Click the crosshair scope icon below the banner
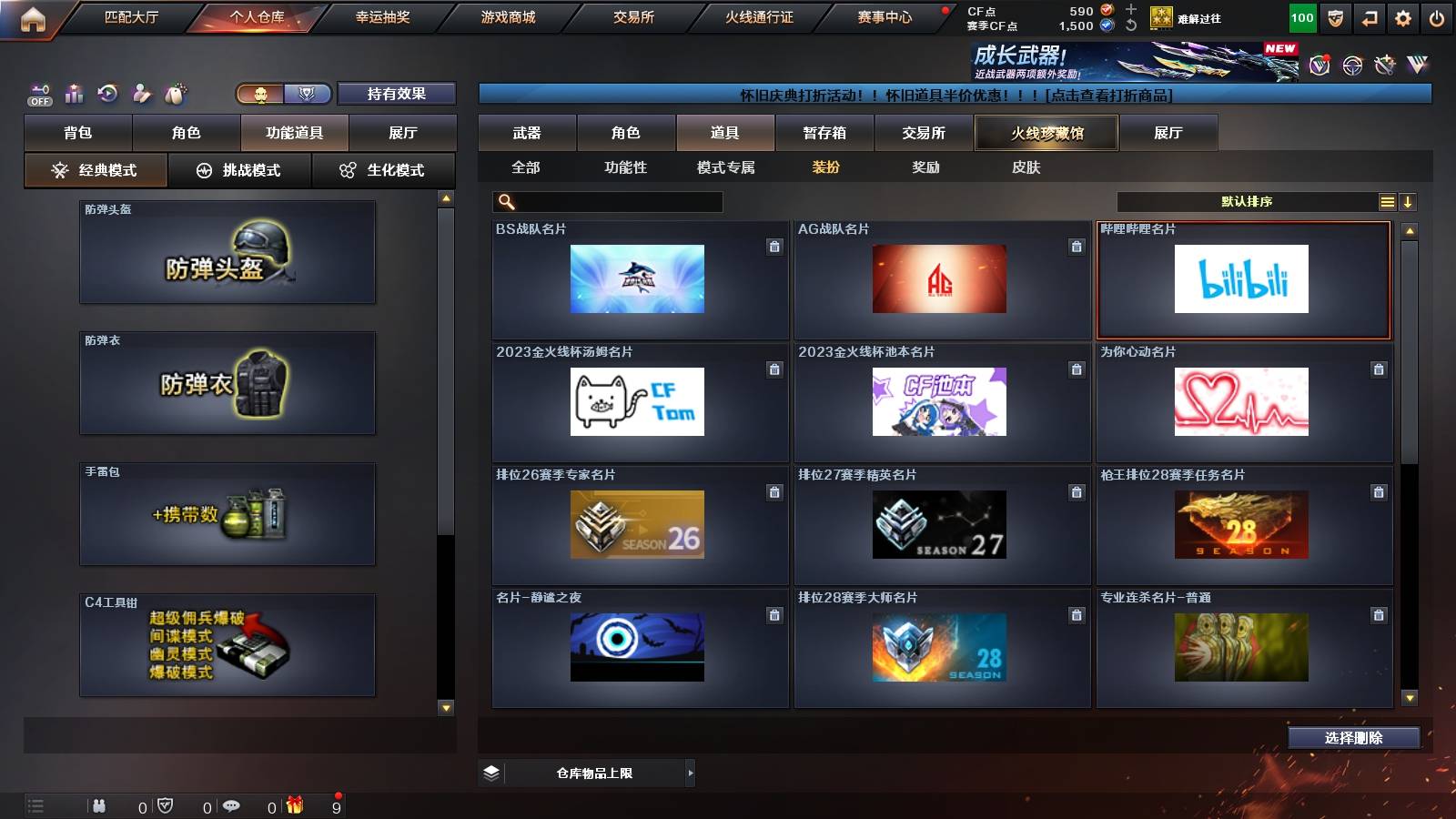This screenshot has width=1456, height=819. pos(1351,64)
